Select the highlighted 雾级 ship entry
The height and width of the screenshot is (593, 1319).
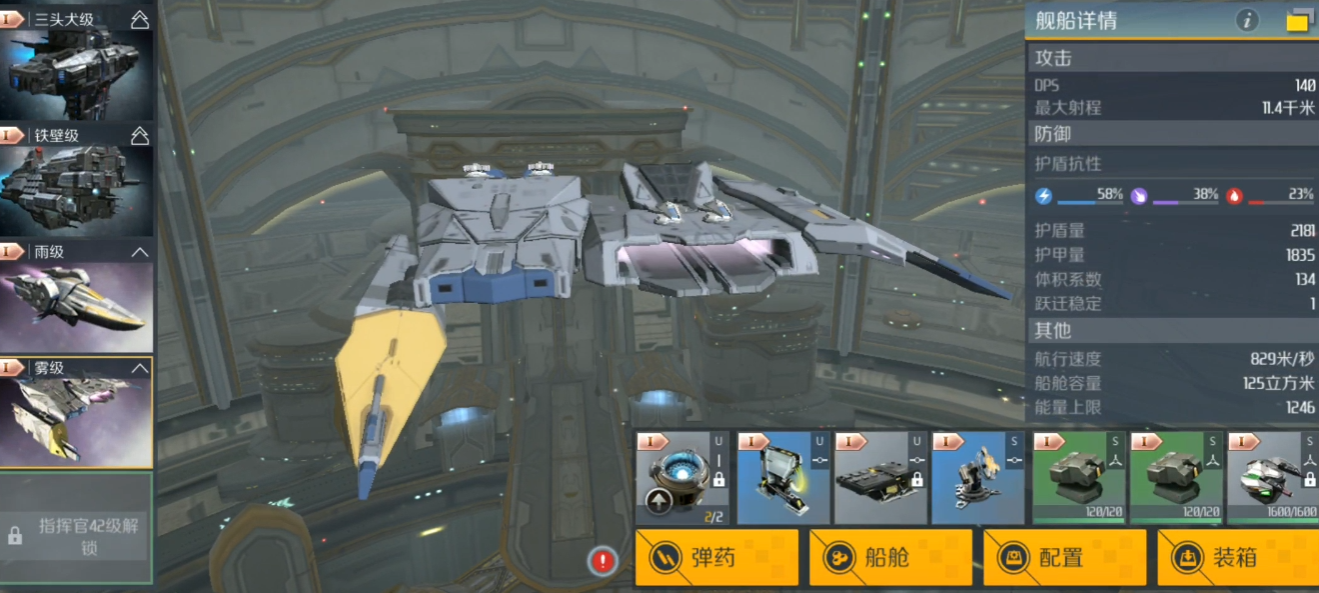[76, 412]
